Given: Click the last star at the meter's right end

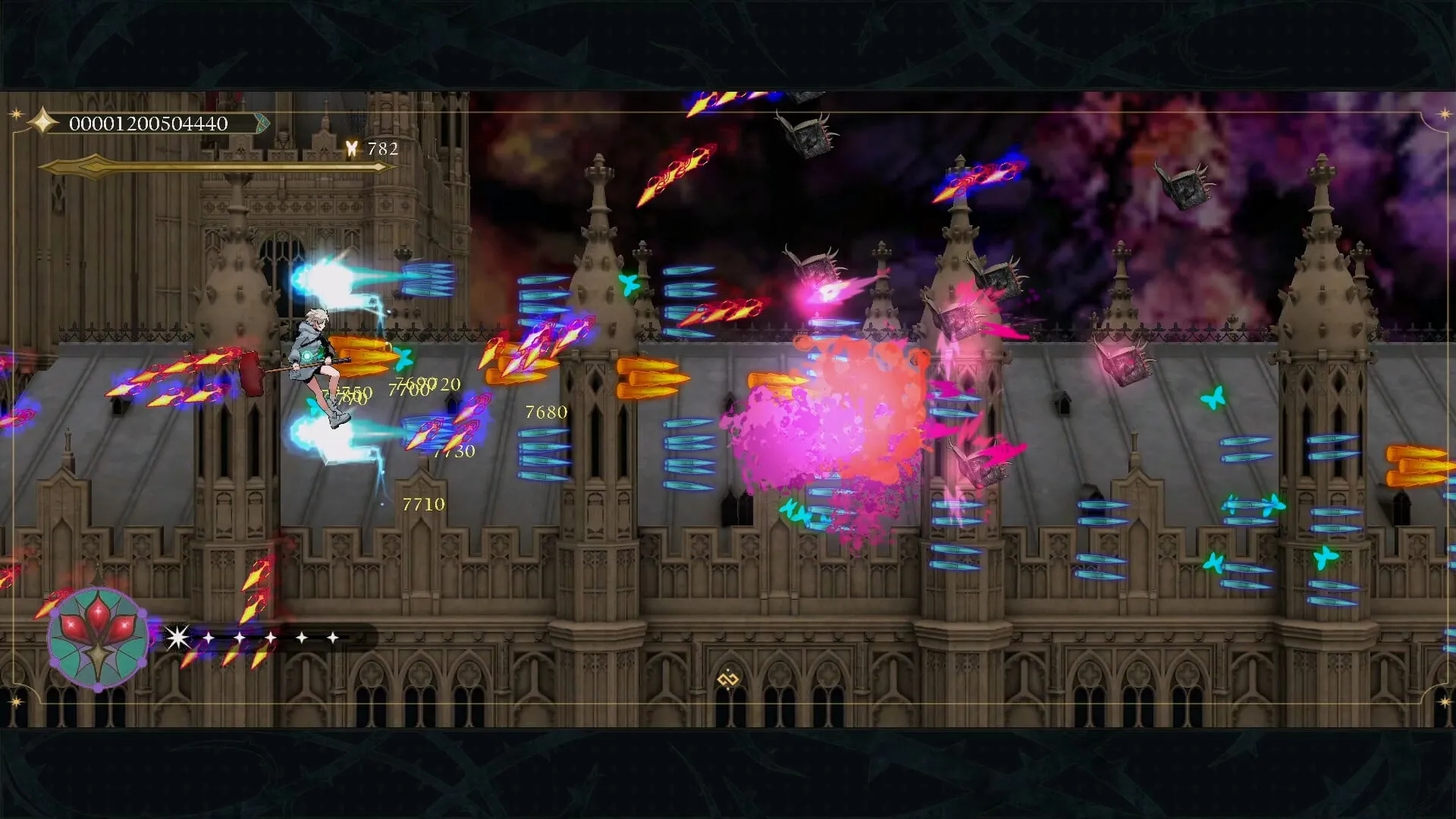Looking at the screenshot, I should point(333,637).
